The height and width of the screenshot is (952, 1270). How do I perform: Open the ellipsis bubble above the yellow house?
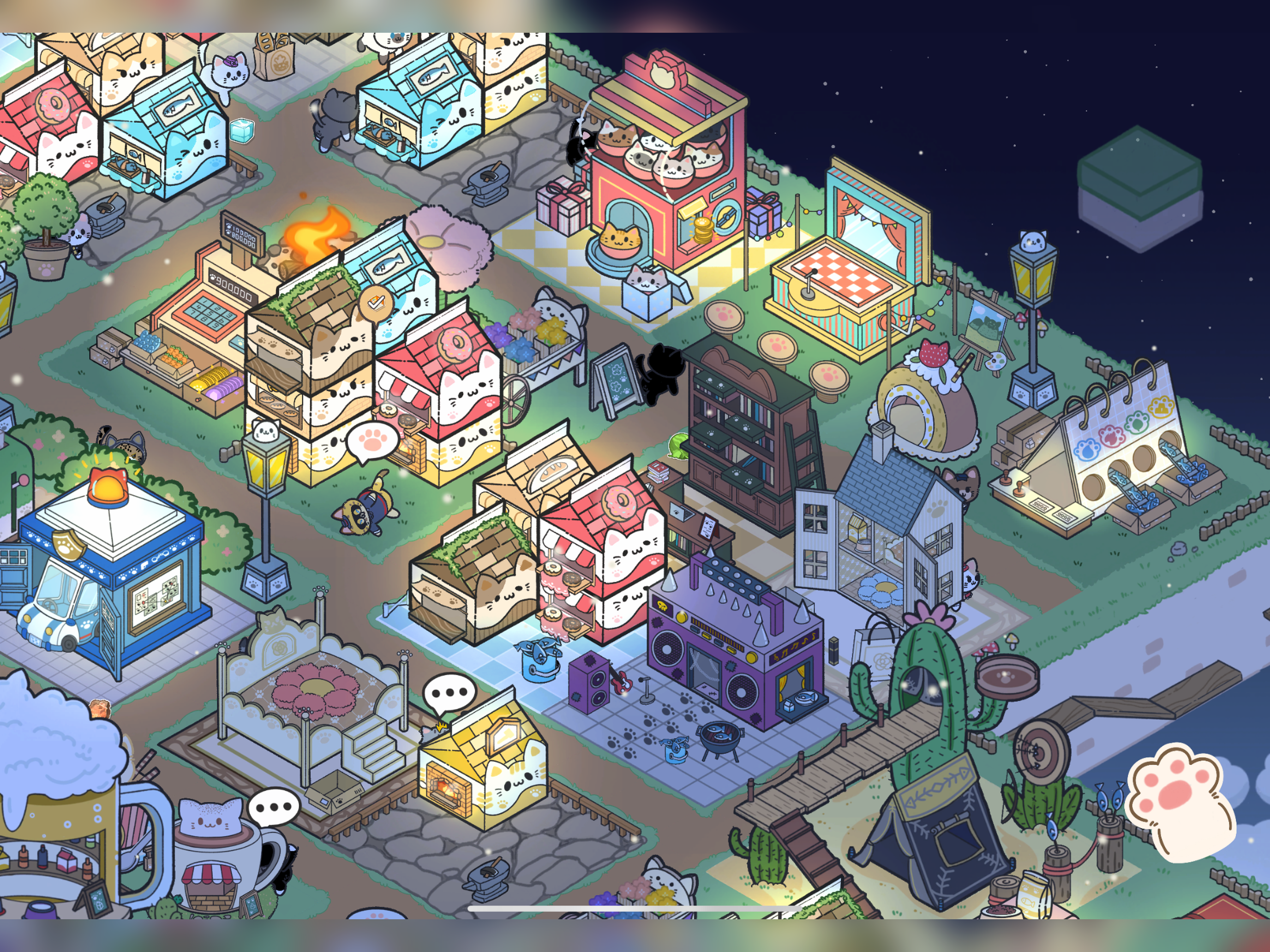tap(449, 693)
